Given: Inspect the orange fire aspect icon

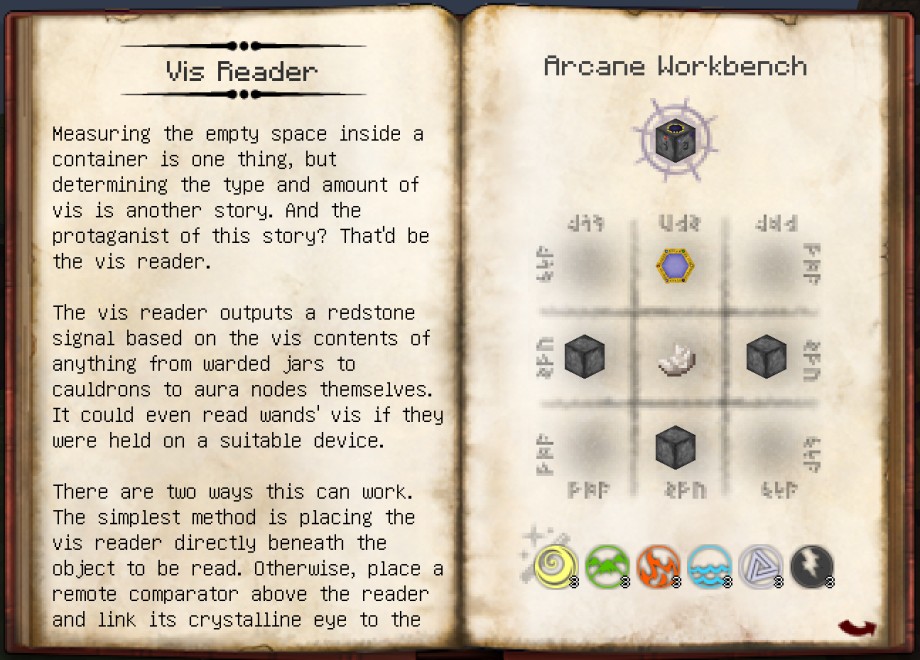Looking at the screenshot, I should 657,566.
